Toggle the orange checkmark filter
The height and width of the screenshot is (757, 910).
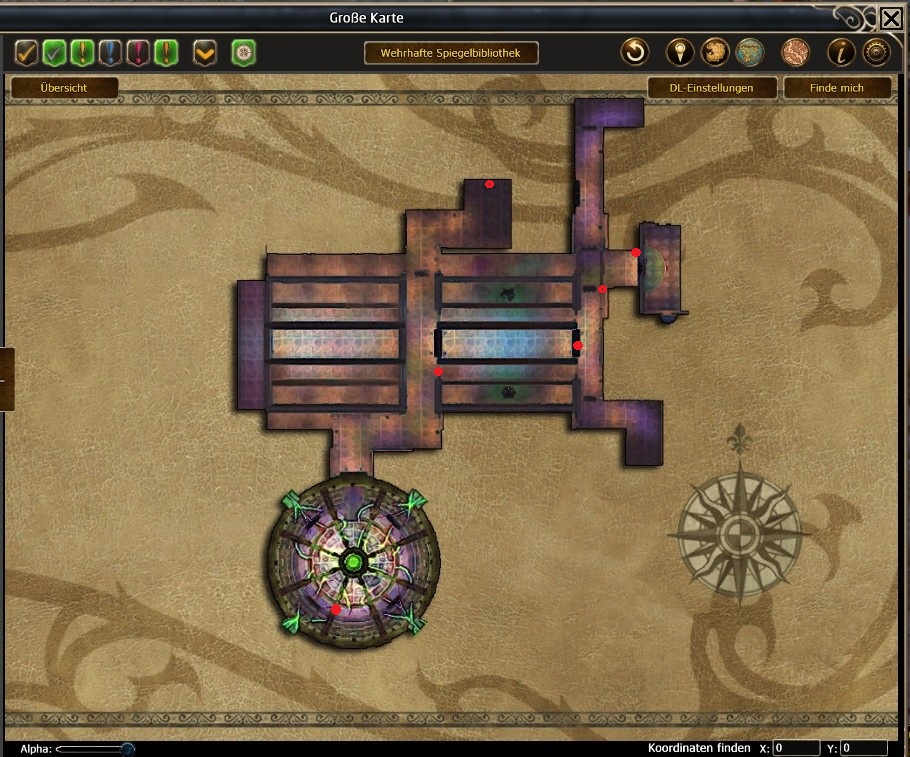27,52
